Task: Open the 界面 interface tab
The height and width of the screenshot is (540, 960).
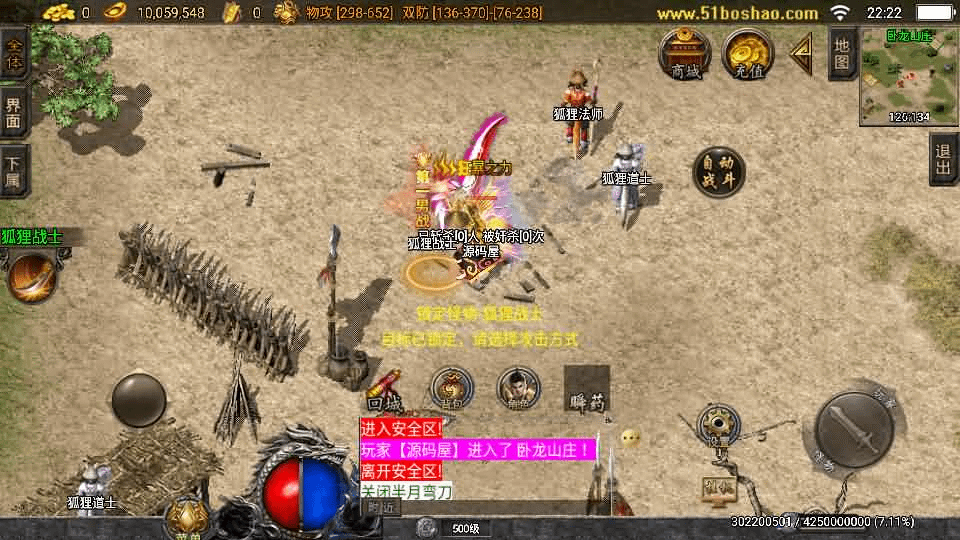Action: pyautogui.click(x=14, y=111)
